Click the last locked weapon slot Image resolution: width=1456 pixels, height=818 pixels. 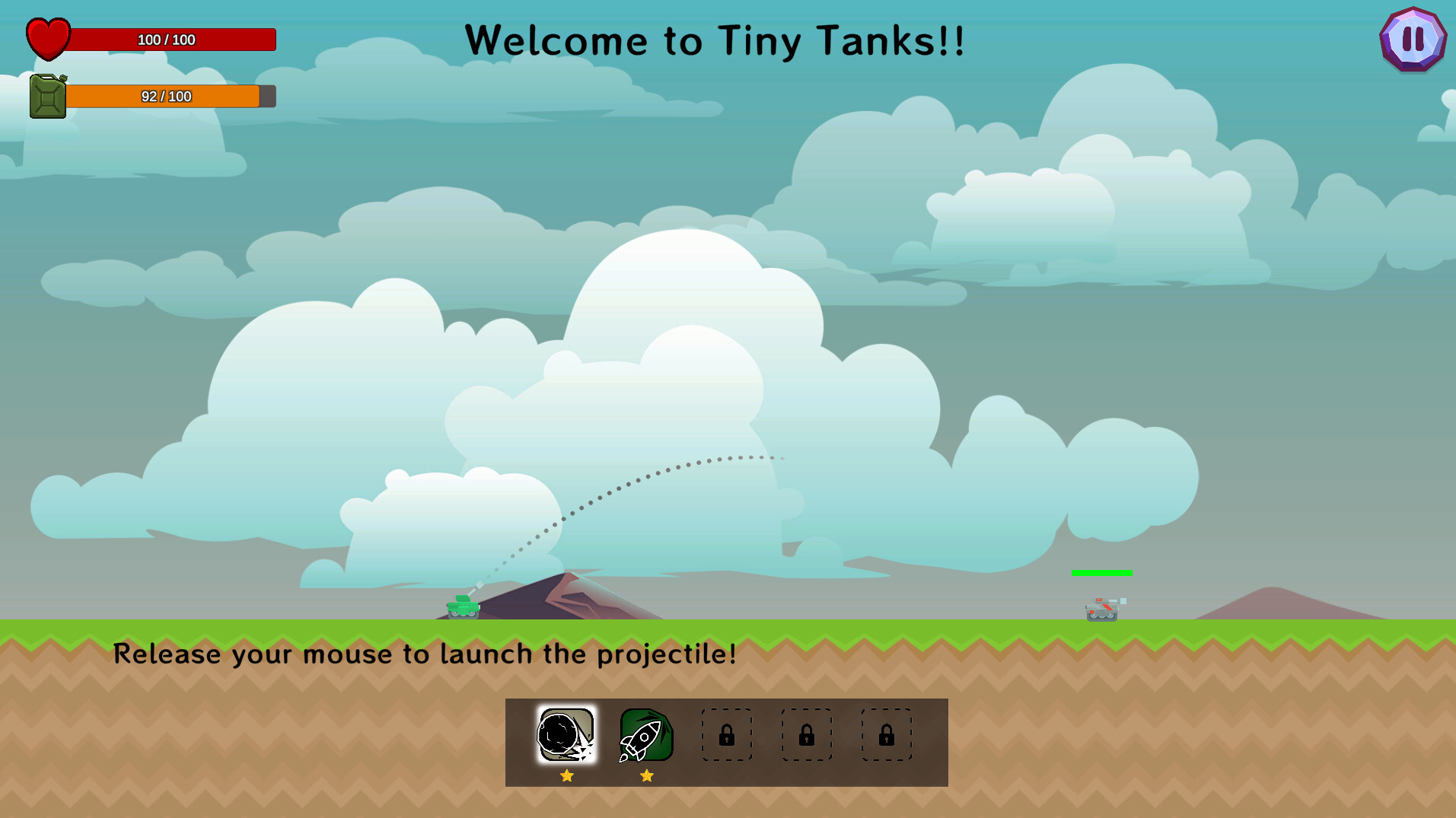tap(886, 735)
